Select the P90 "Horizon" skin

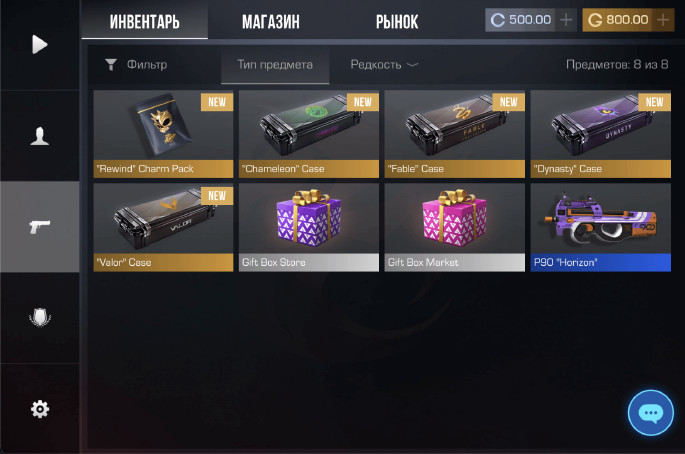[600, 226]
